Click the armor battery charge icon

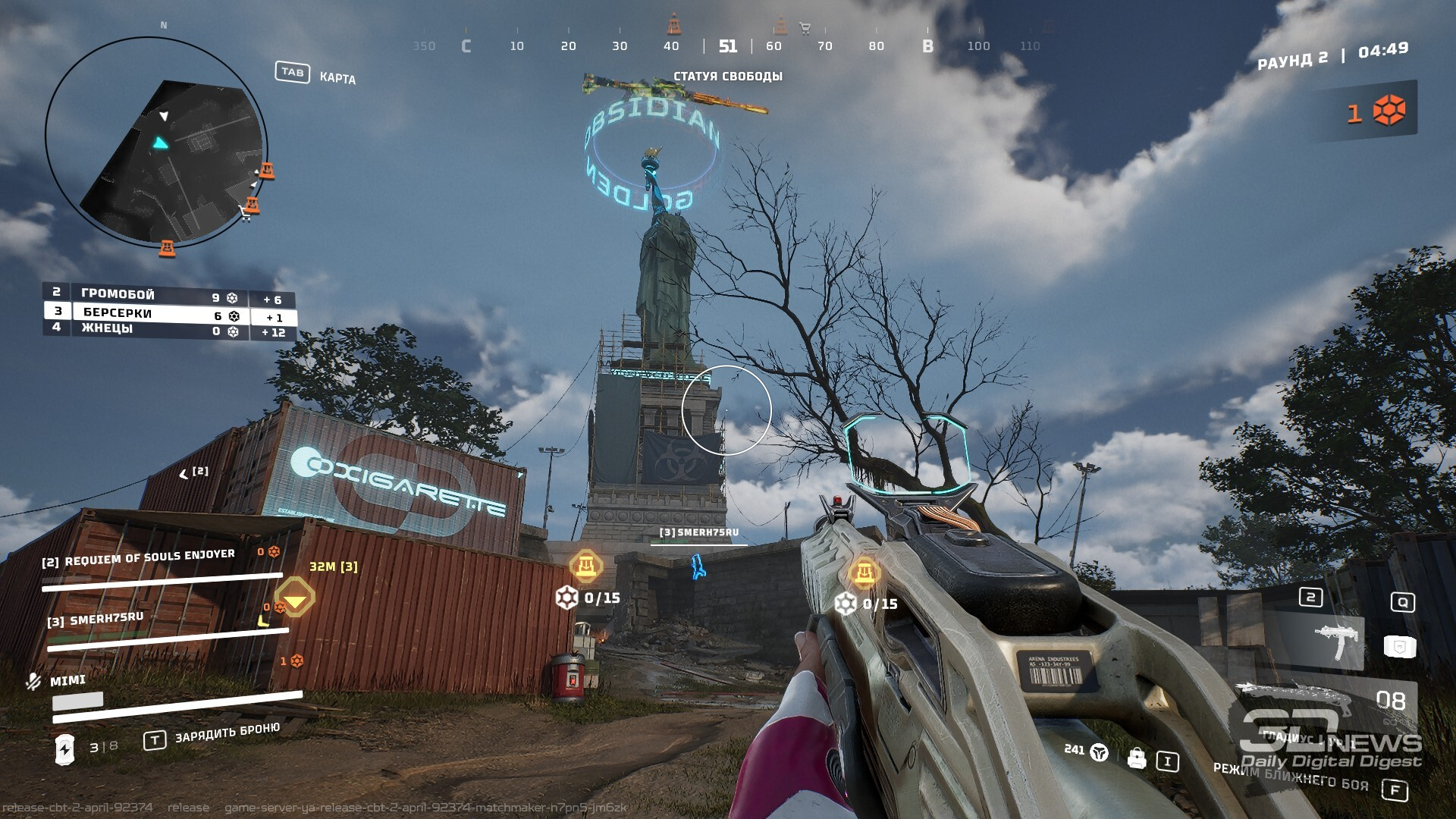click(x=65, y=748)
